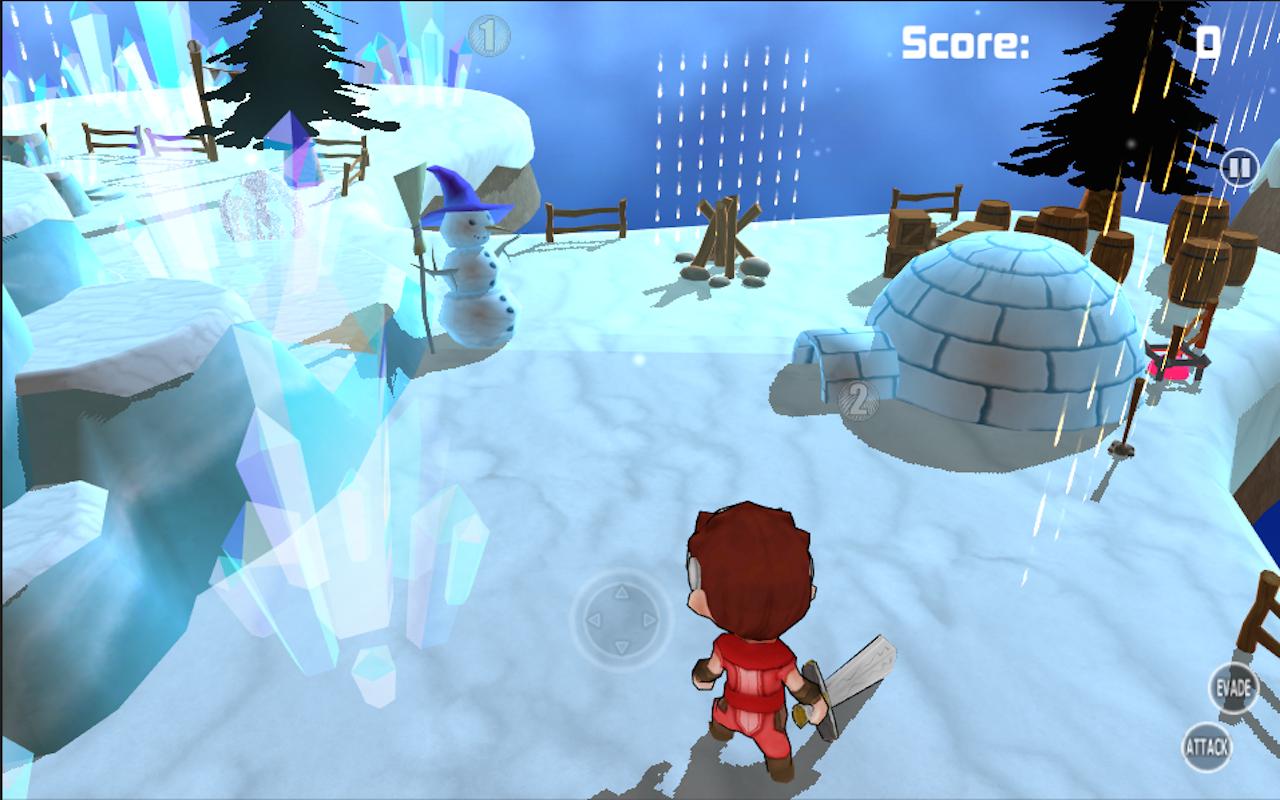
Task: Tap the campfire wood pile near the fence
Action: point(725,235)
